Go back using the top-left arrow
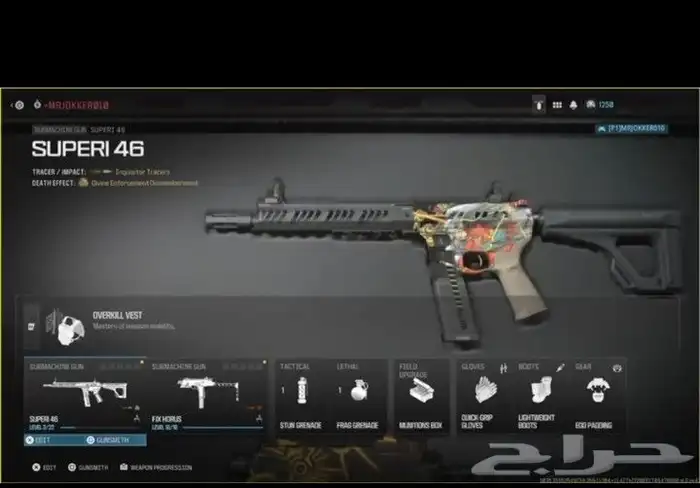Viewport: 700px width, 488px height. (15, 104)
